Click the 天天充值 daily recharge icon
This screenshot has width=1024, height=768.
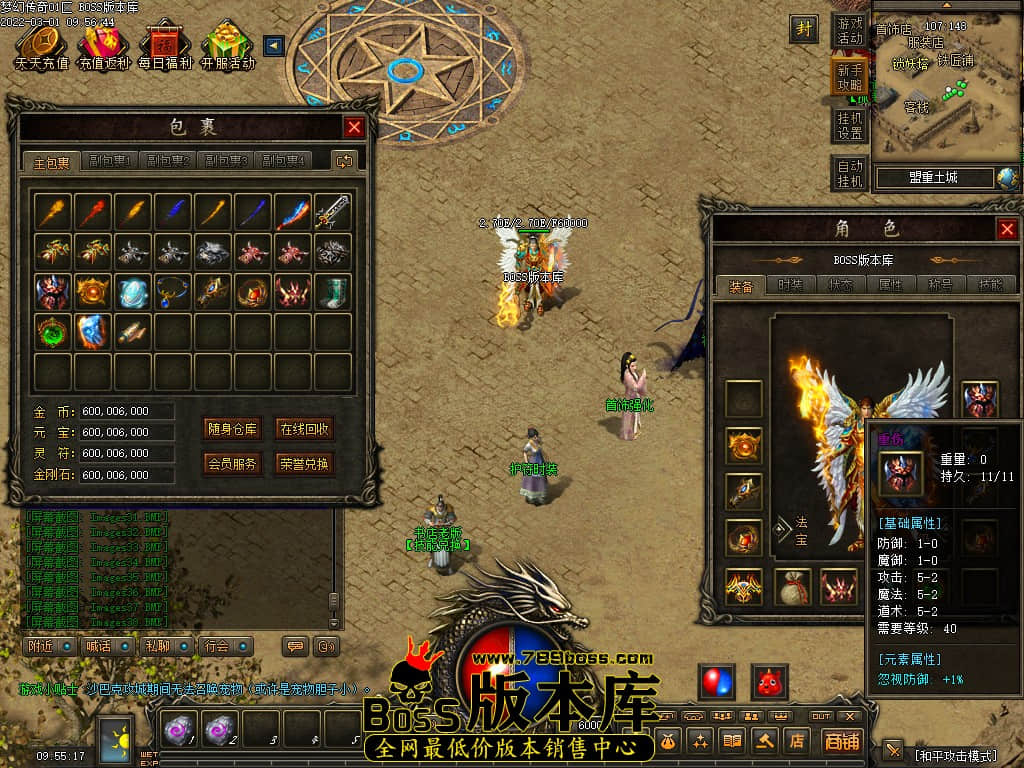click(x=41, y=47)
